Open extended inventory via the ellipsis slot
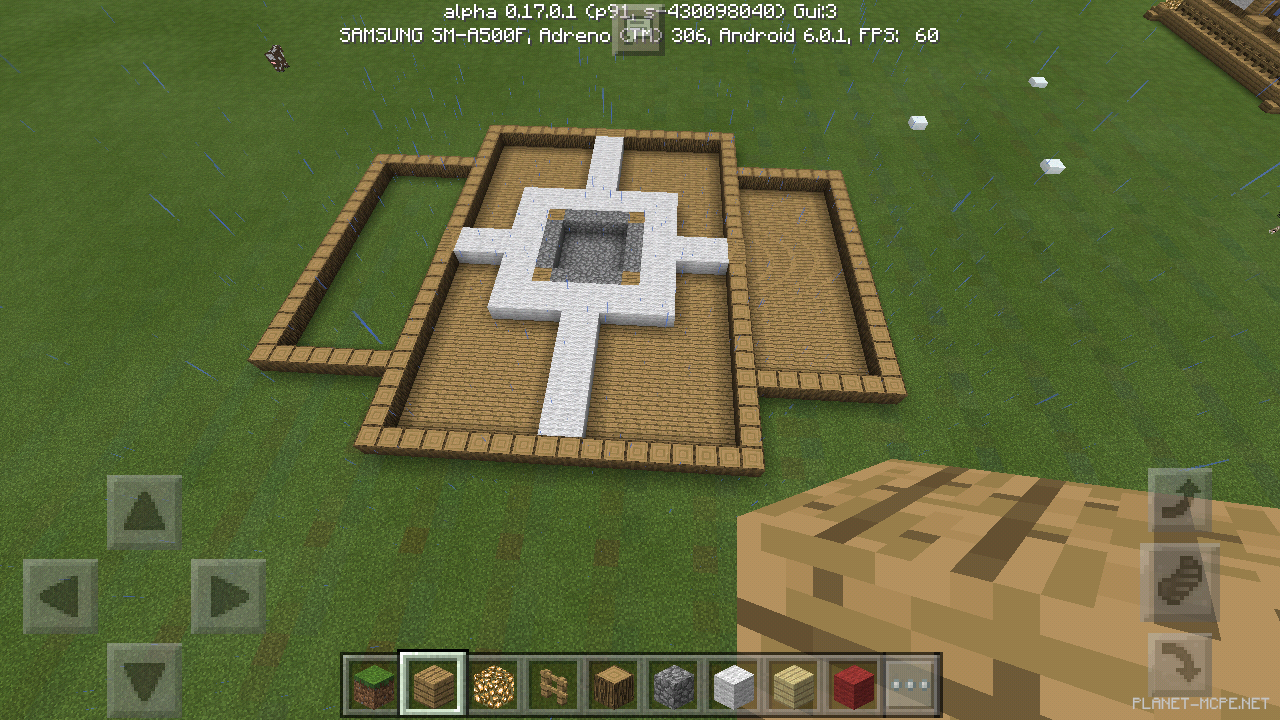 912,684
